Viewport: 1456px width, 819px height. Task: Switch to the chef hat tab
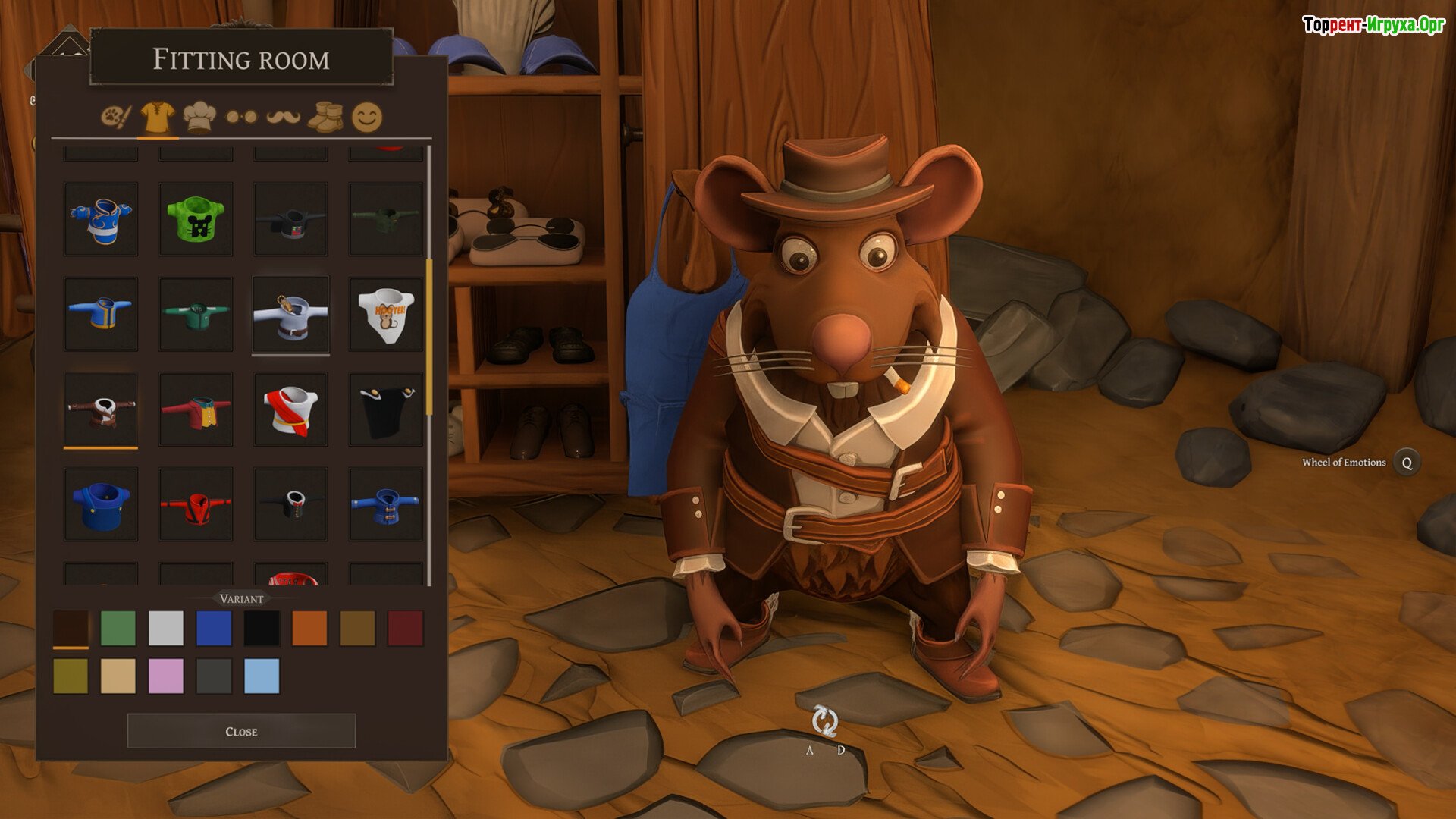pos(199,118)
